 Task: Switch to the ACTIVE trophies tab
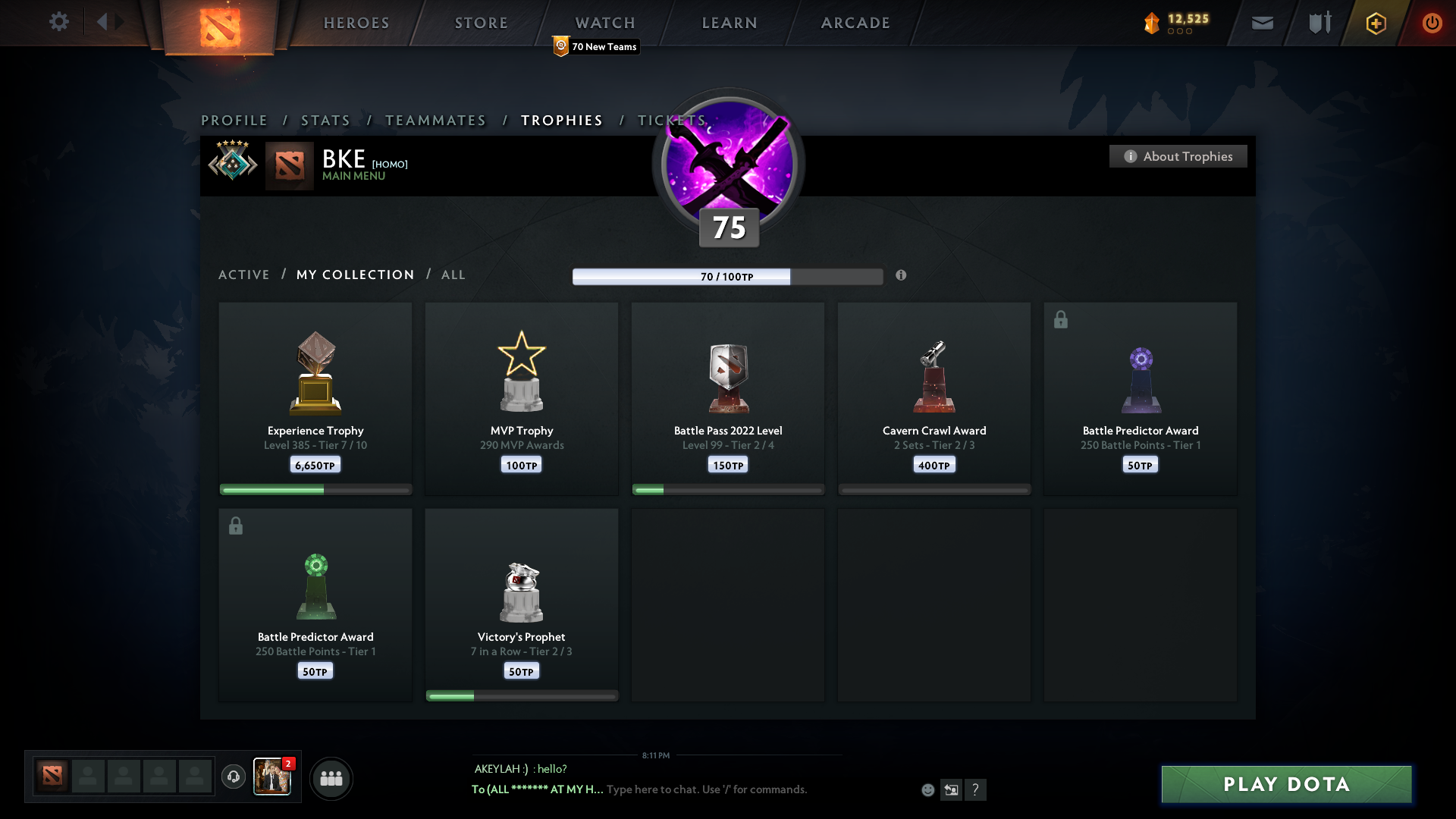pos(244,275)
